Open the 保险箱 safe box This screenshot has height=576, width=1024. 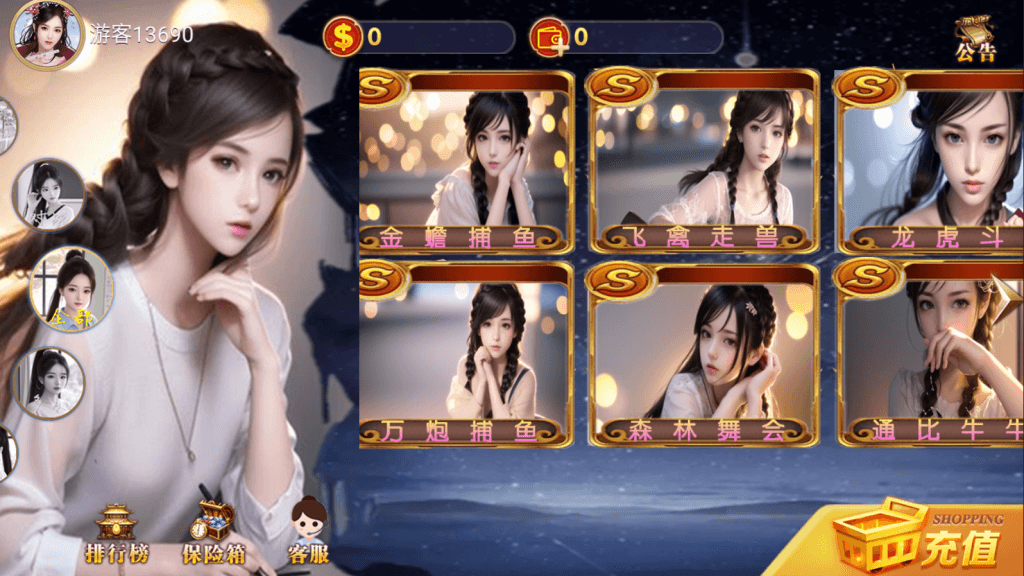tap(213, 535)
